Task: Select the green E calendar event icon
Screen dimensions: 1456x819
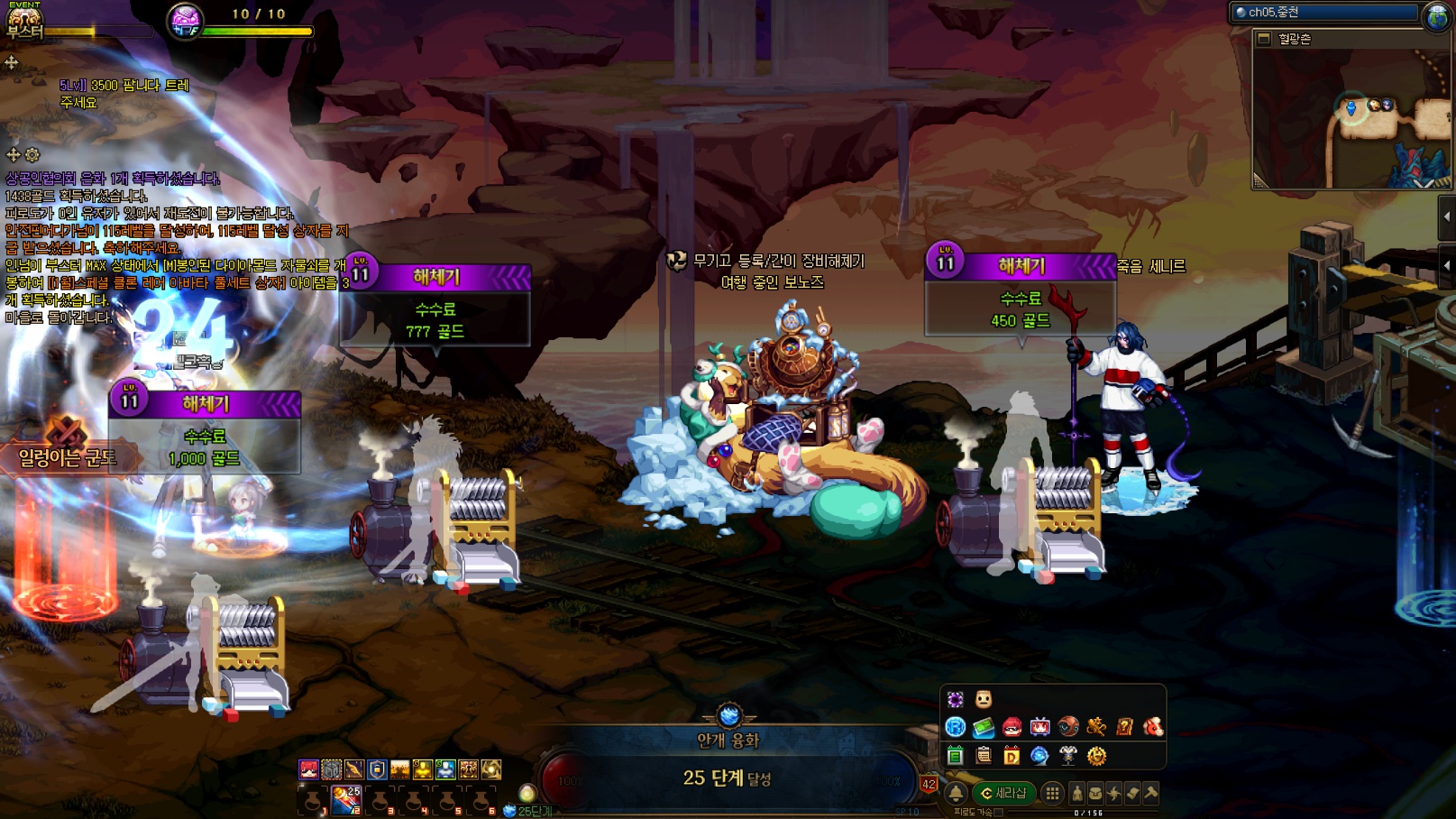Action: pos(956,756)
